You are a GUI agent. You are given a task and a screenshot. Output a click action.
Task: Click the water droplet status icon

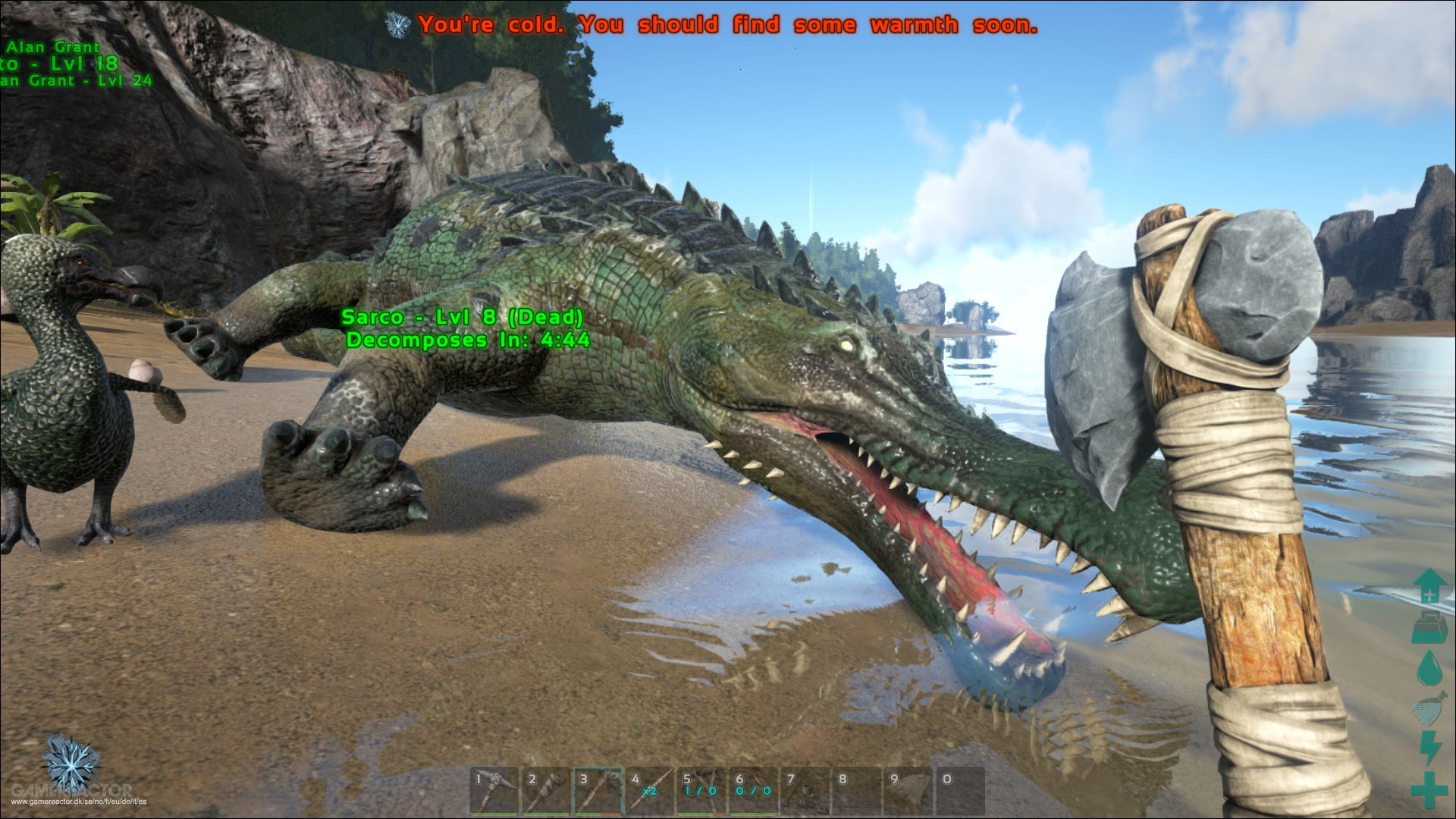pyautogui.click(x=1429, y=668)
